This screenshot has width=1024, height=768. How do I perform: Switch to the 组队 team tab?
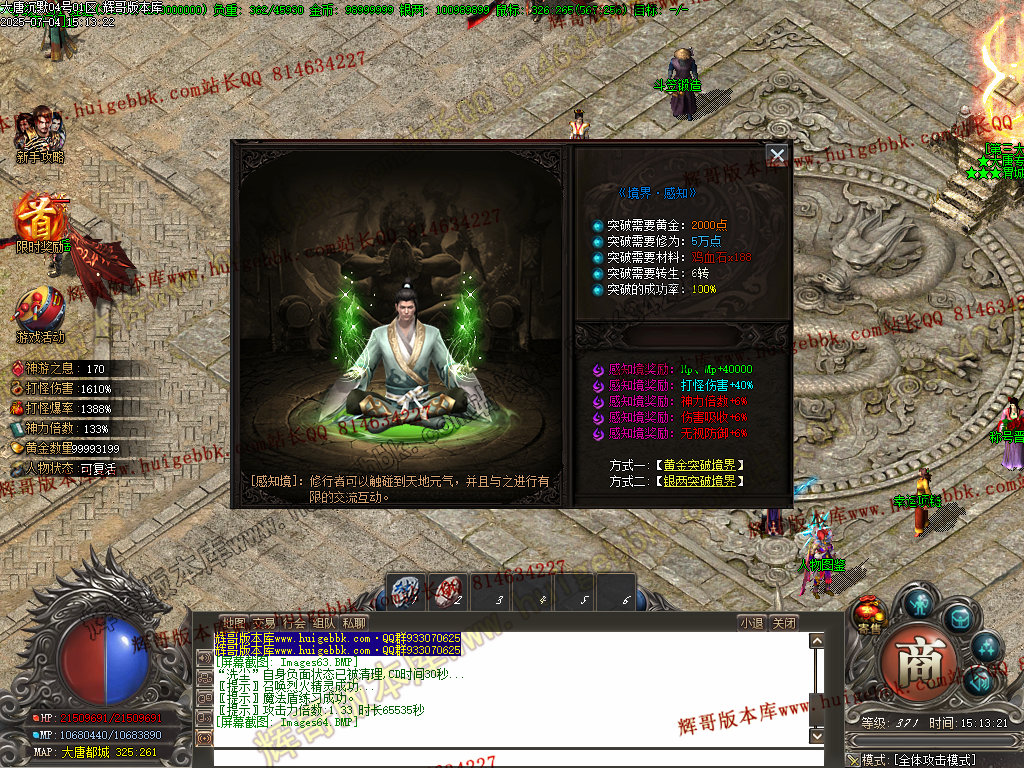tap(323, 622)
